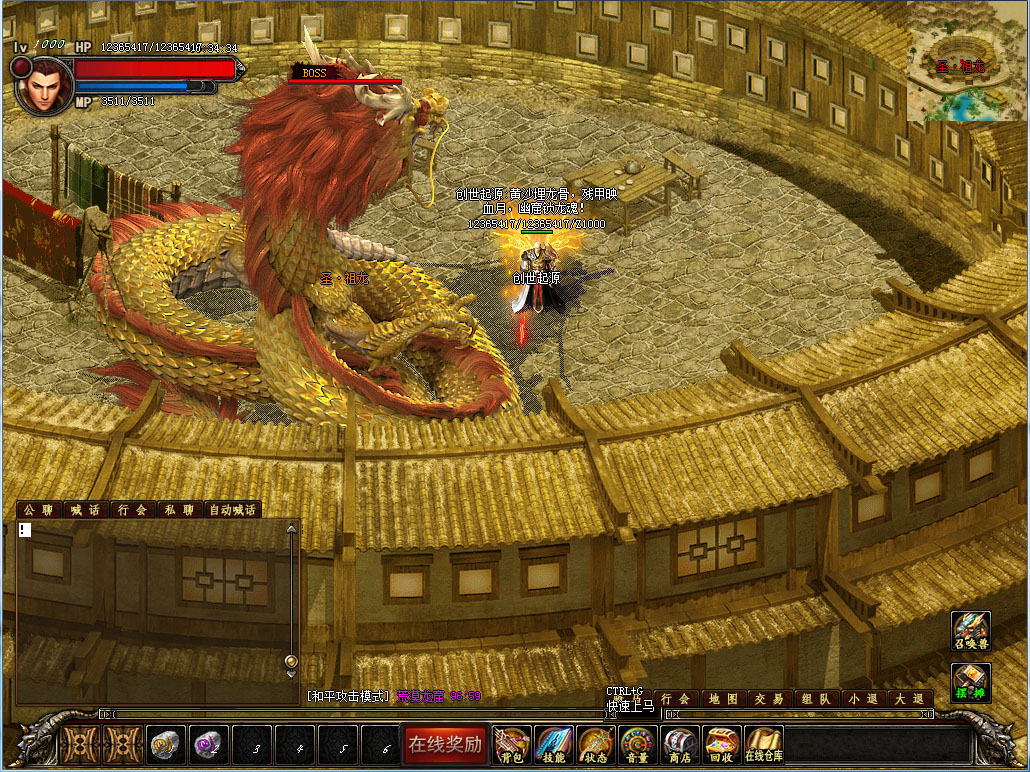Open the 摆摊 stall icon

click(x=970, y=683)
